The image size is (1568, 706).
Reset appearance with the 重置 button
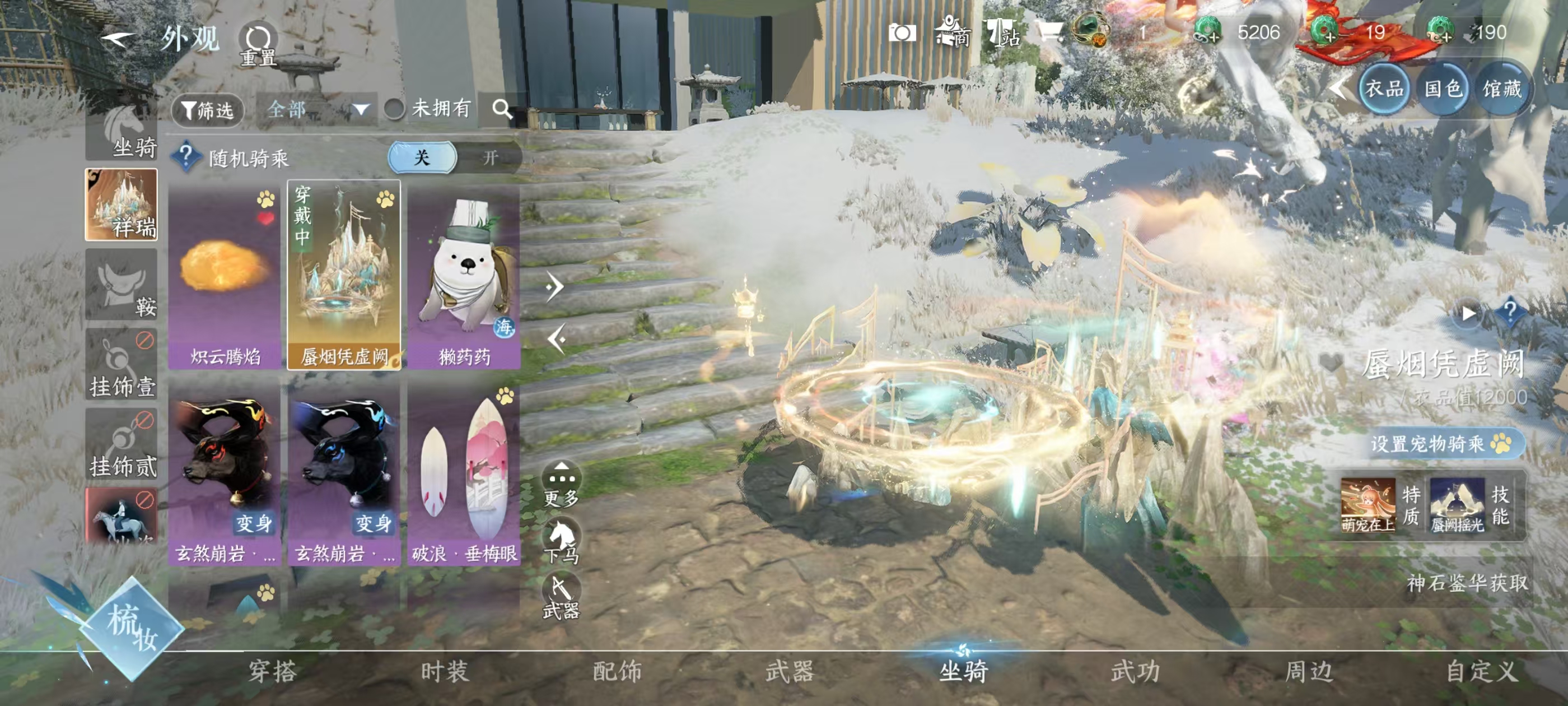258,43
